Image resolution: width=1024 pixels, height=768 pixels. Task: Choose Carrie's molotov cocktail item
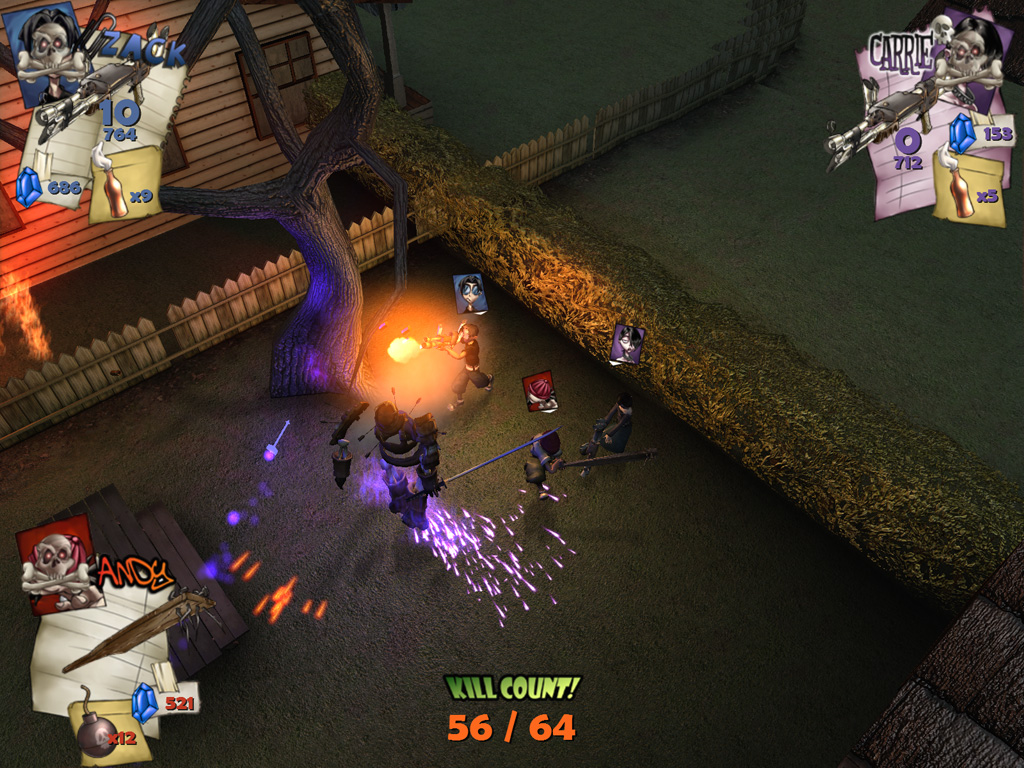click(960, 192)
